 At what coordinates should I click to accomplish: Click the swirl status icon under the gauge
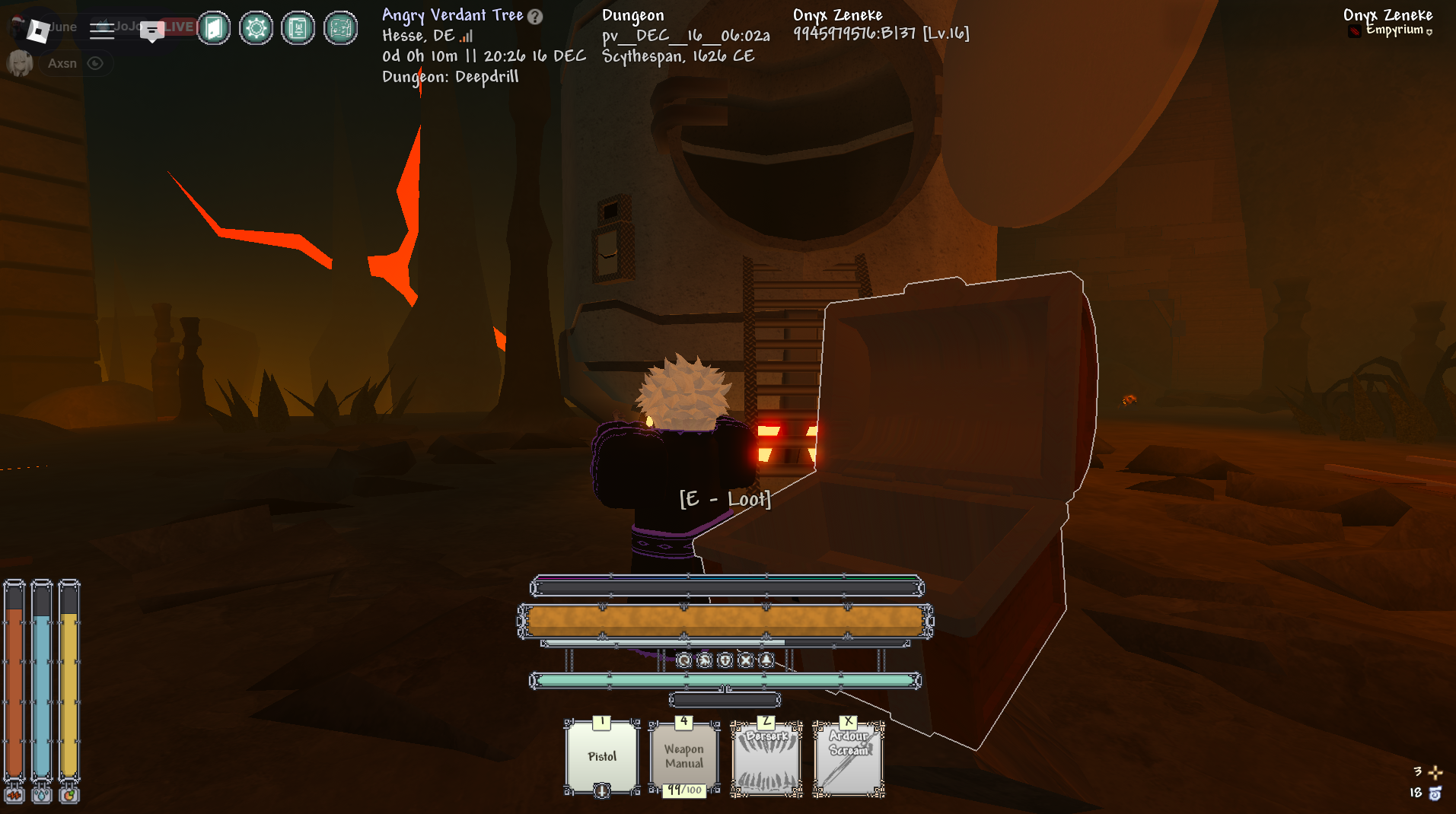(x=684, y=660)
